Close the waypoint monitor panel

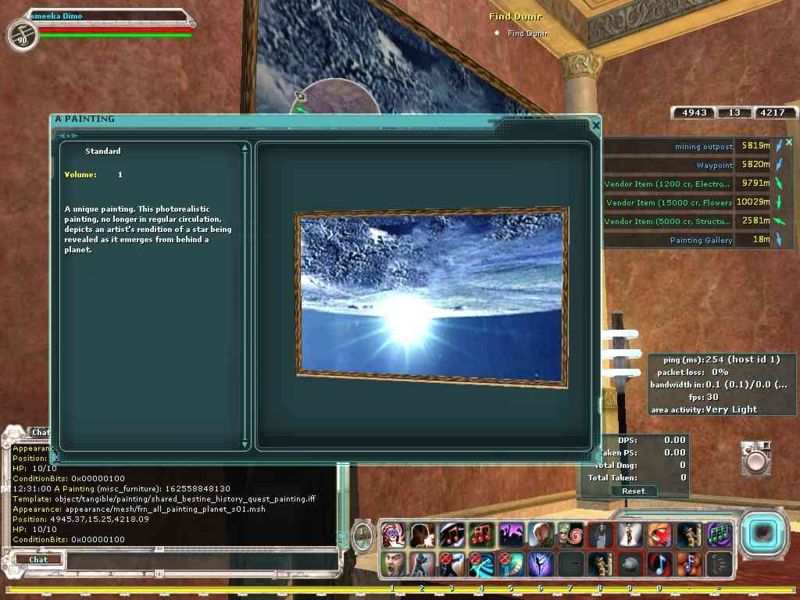788,143
